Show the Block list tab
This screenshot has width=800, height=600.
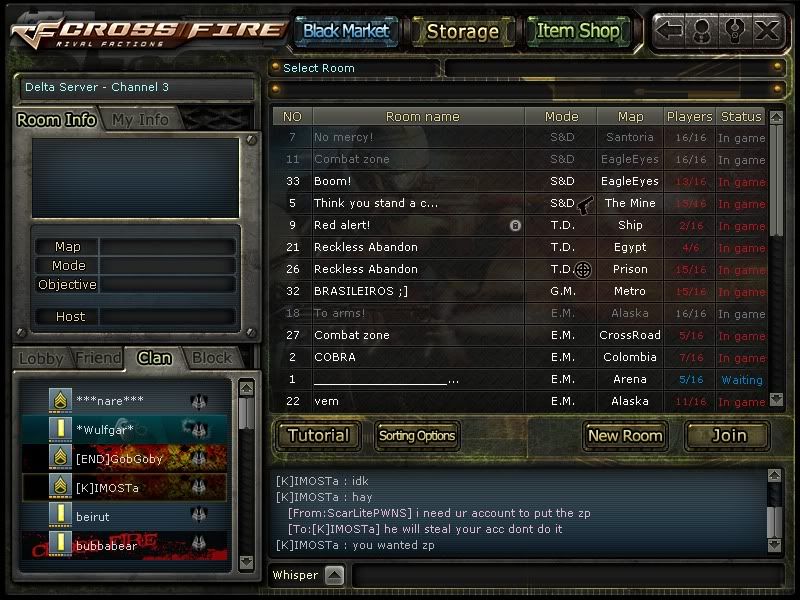pos(211,357)
